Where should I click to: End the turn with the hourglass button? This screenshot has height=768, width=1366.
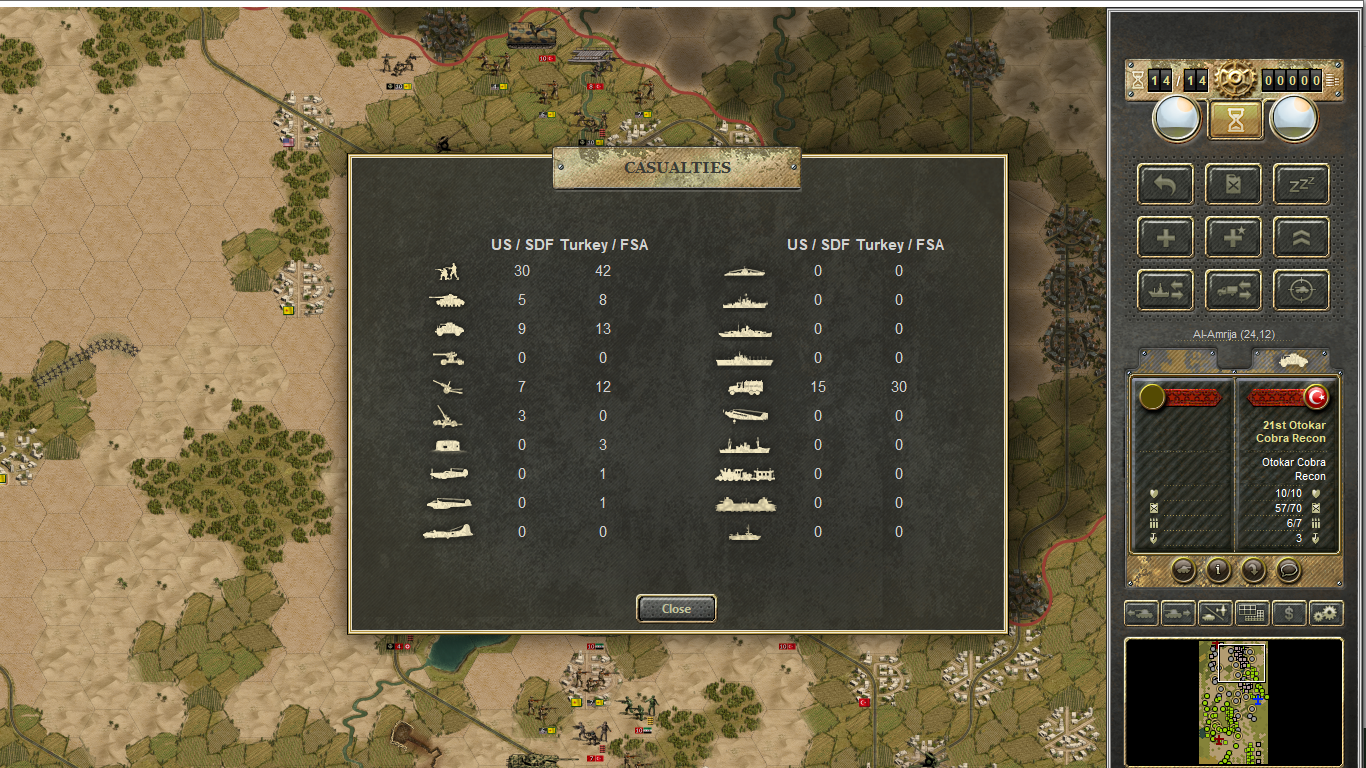point(1238,120)
